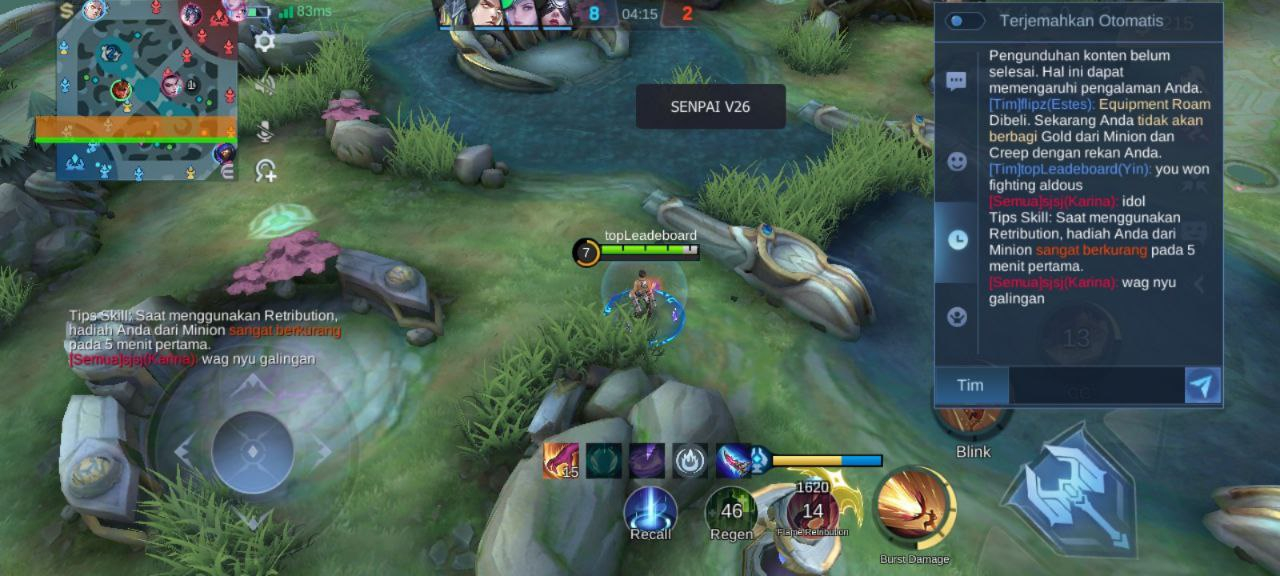Send the chat message with arrow button
The width and height of the screenshot is (1280, 576).
point(1202,386)
